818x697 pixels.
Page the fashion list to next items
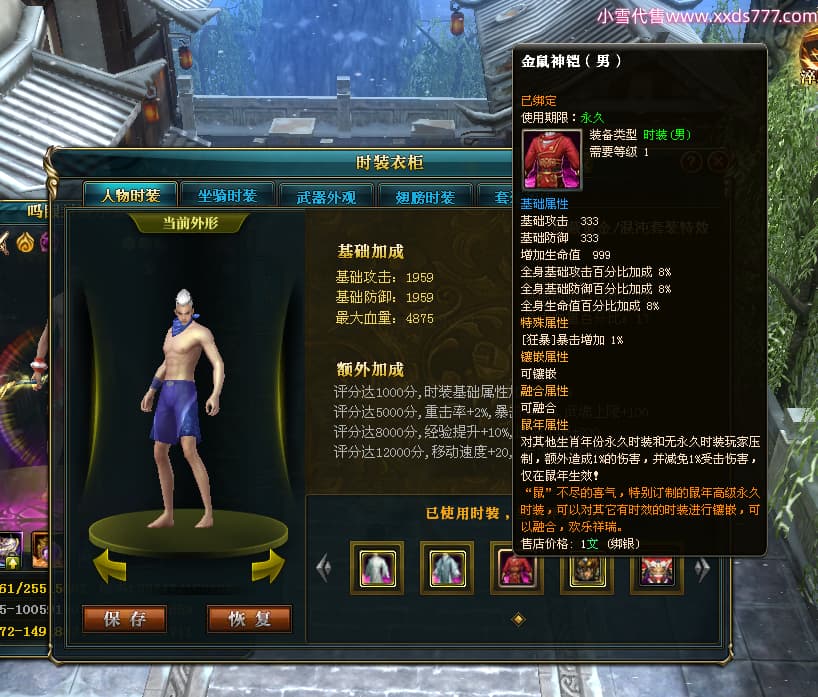pos(702,568)
